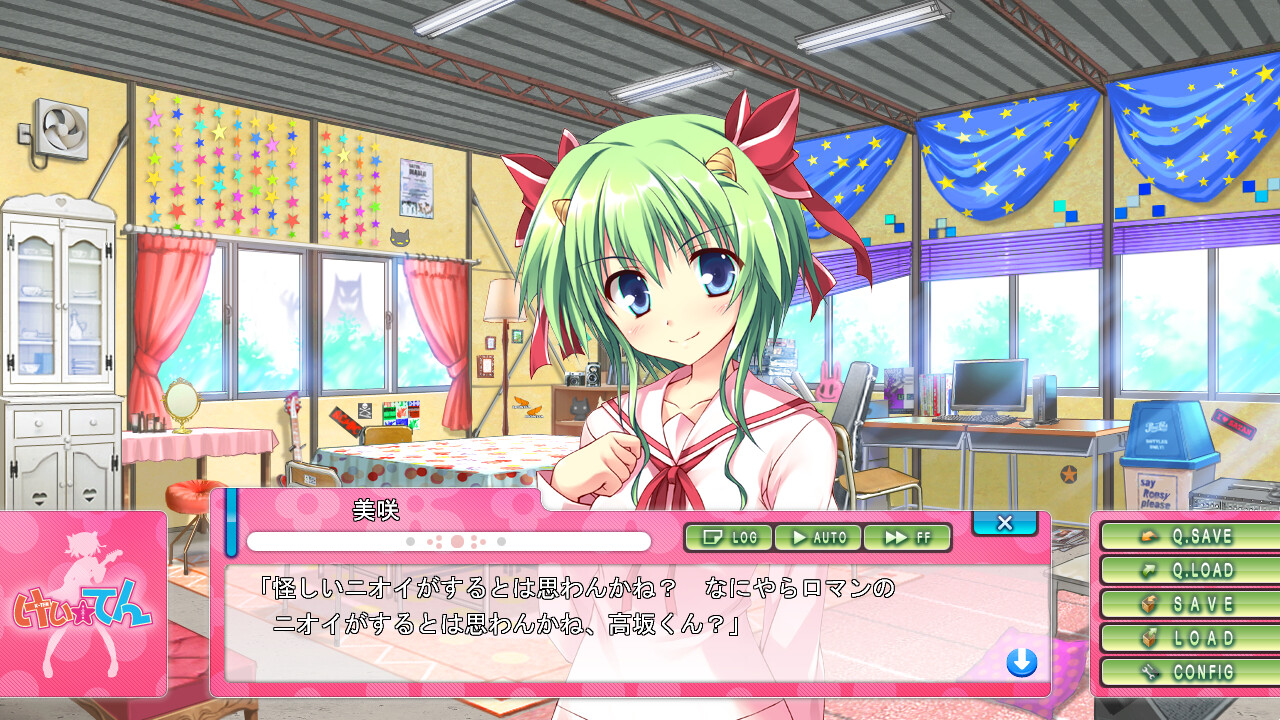This screenshot has width=1280, height=720.
Task: Open the message LOG
Action: click(x=729, y=537)
